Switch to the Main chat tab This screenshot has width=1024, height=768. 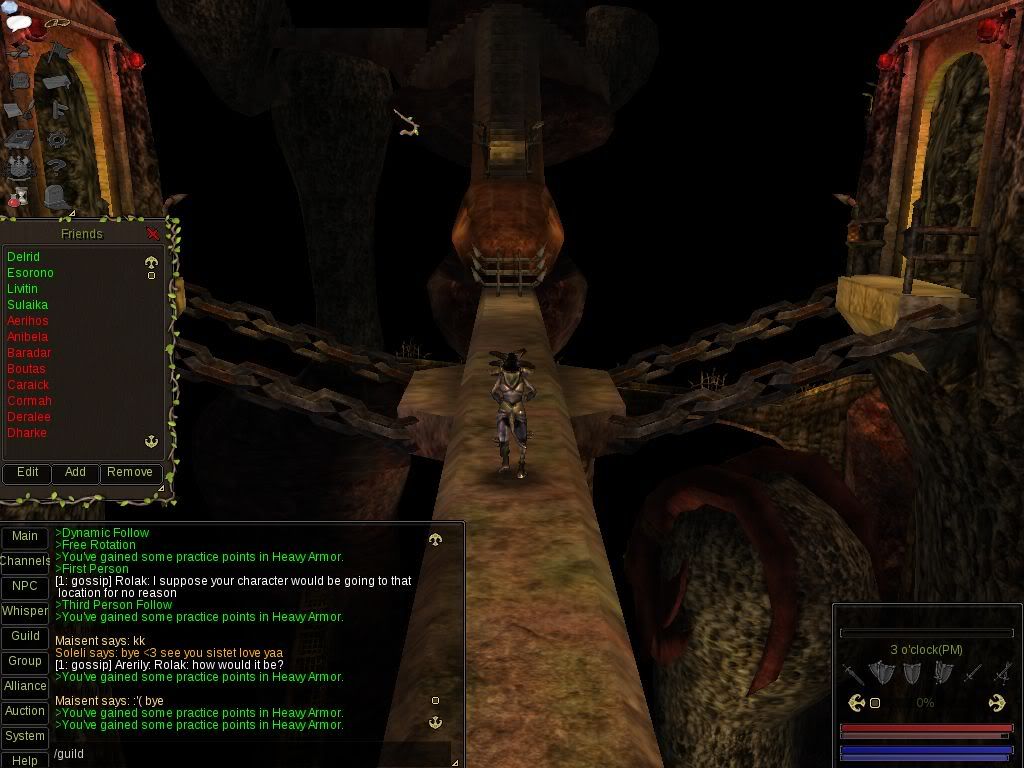click(25, 537)
